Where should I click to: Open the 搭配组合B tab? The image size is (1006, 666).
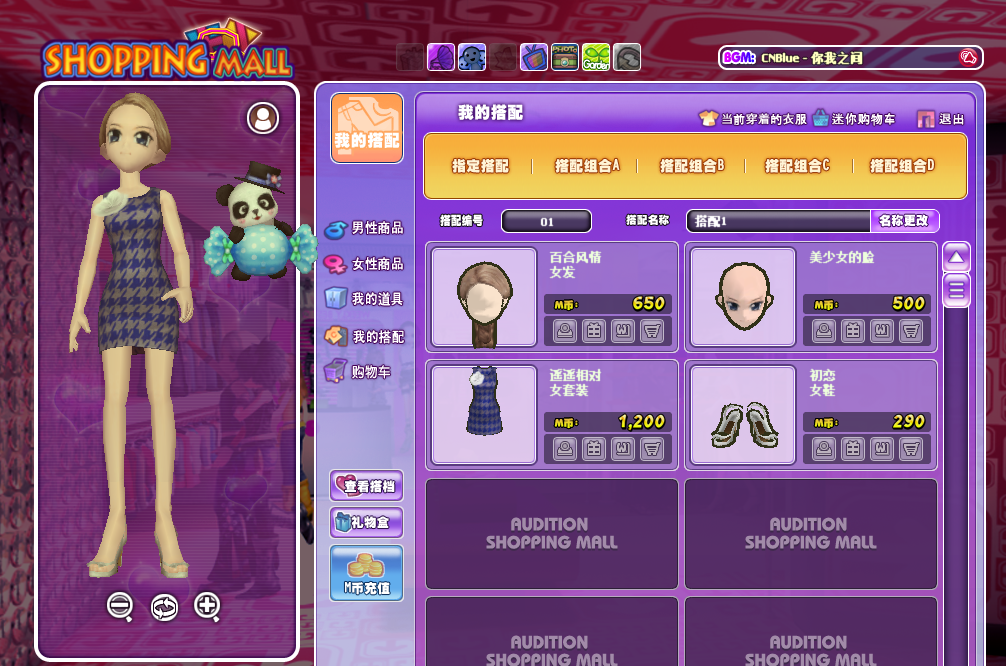click(692, 166)
